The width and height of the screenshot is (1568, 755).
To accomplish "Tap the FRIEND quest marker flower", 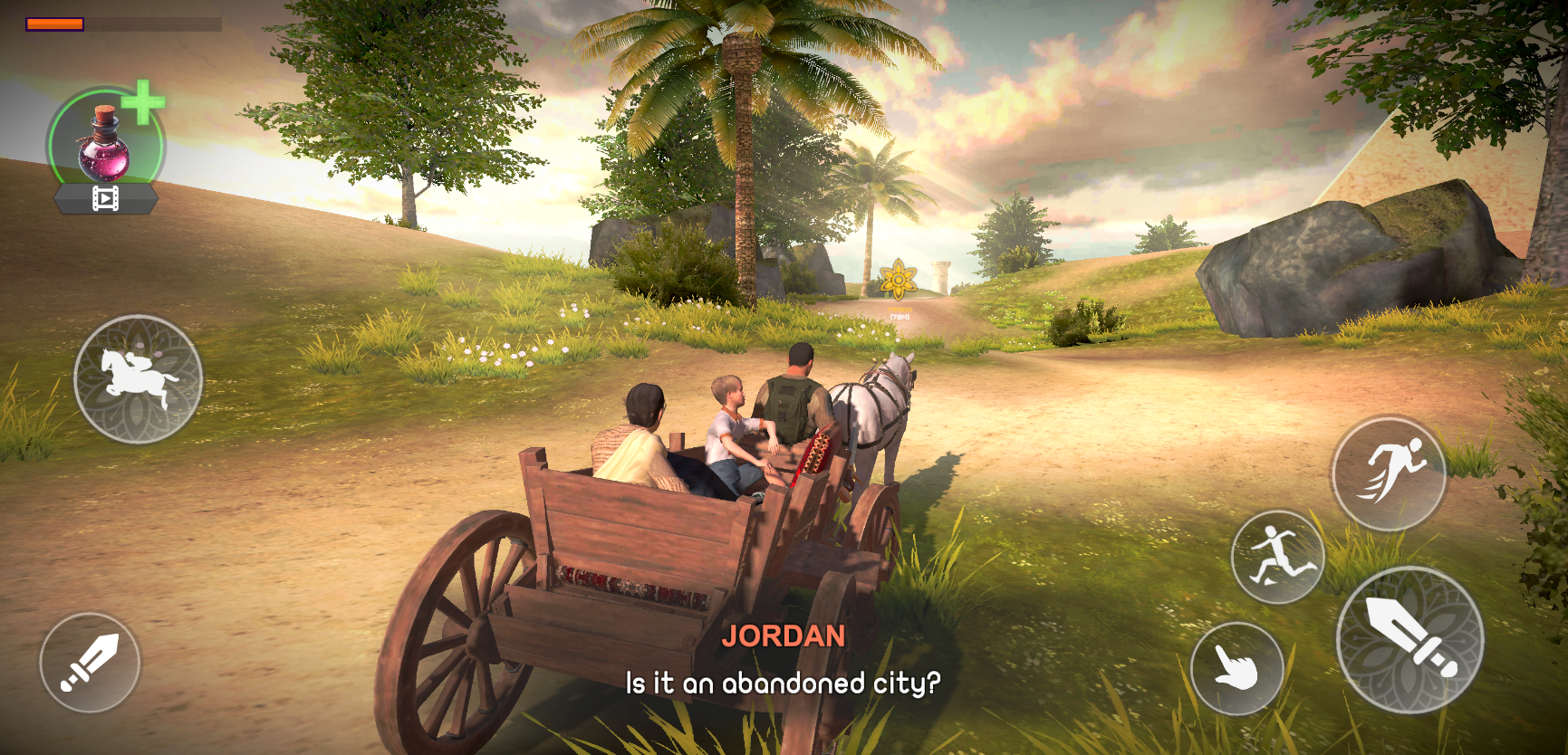I will (x=899, y=279).
